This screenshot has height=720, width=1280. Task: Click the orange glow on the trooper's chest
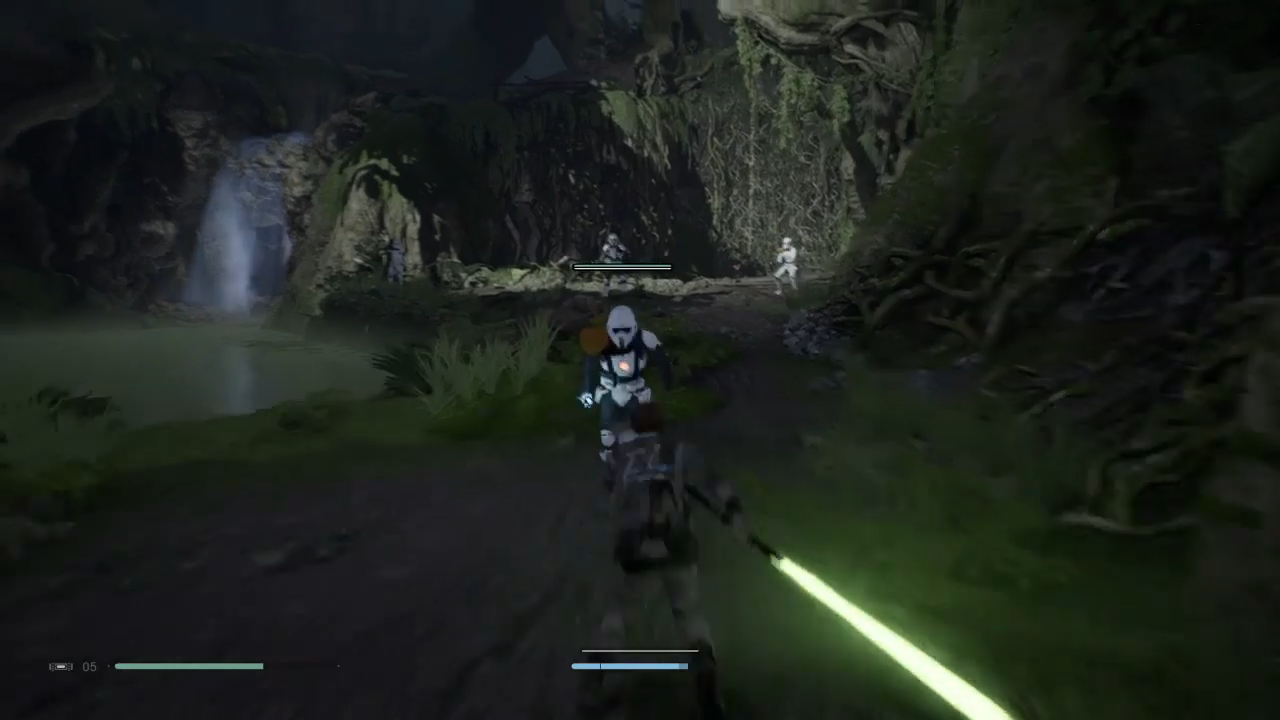pyautogui.click(x=625, y=368)
